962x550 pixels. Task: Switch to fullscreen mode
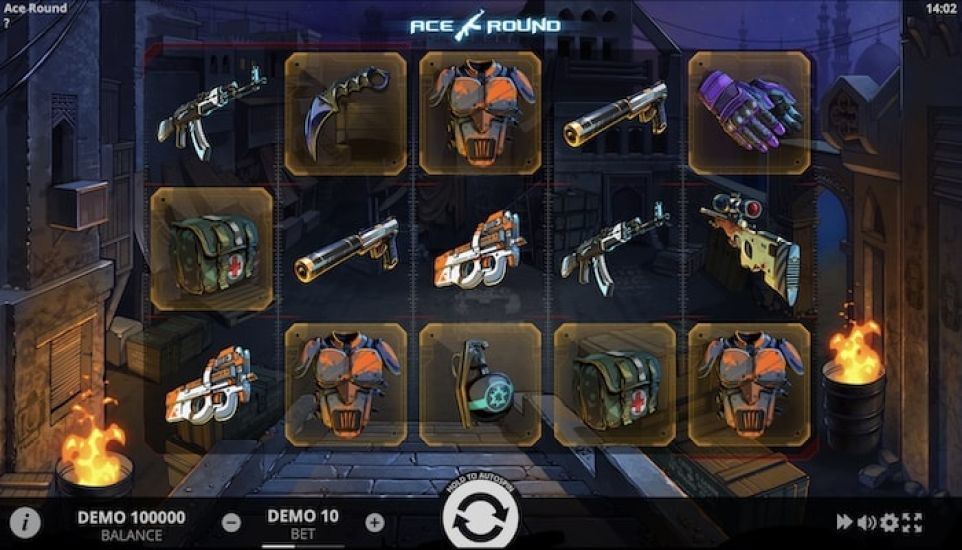point(911,521)
